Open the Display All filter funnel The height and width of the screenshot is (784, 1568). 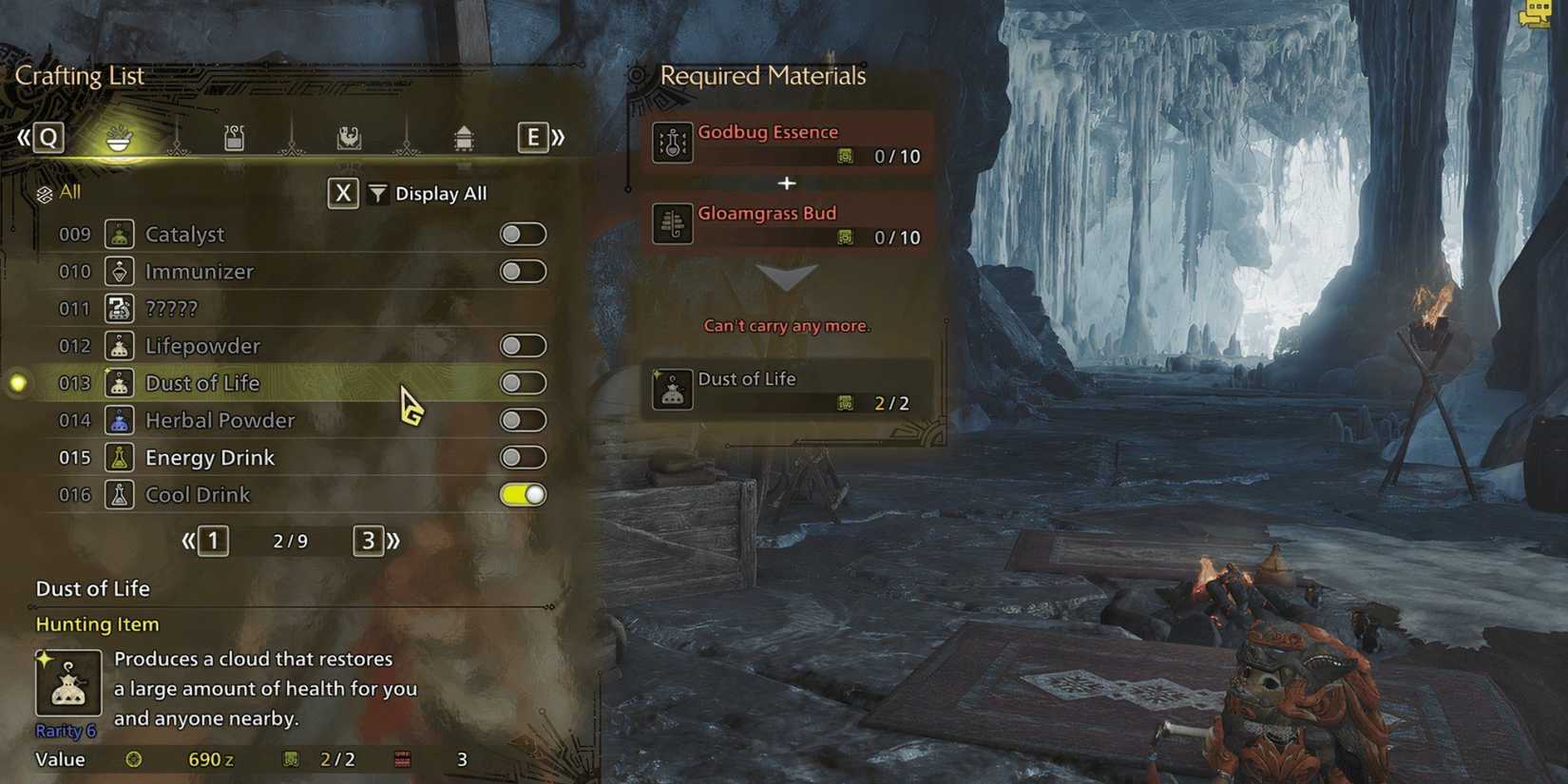click(377, 194)
